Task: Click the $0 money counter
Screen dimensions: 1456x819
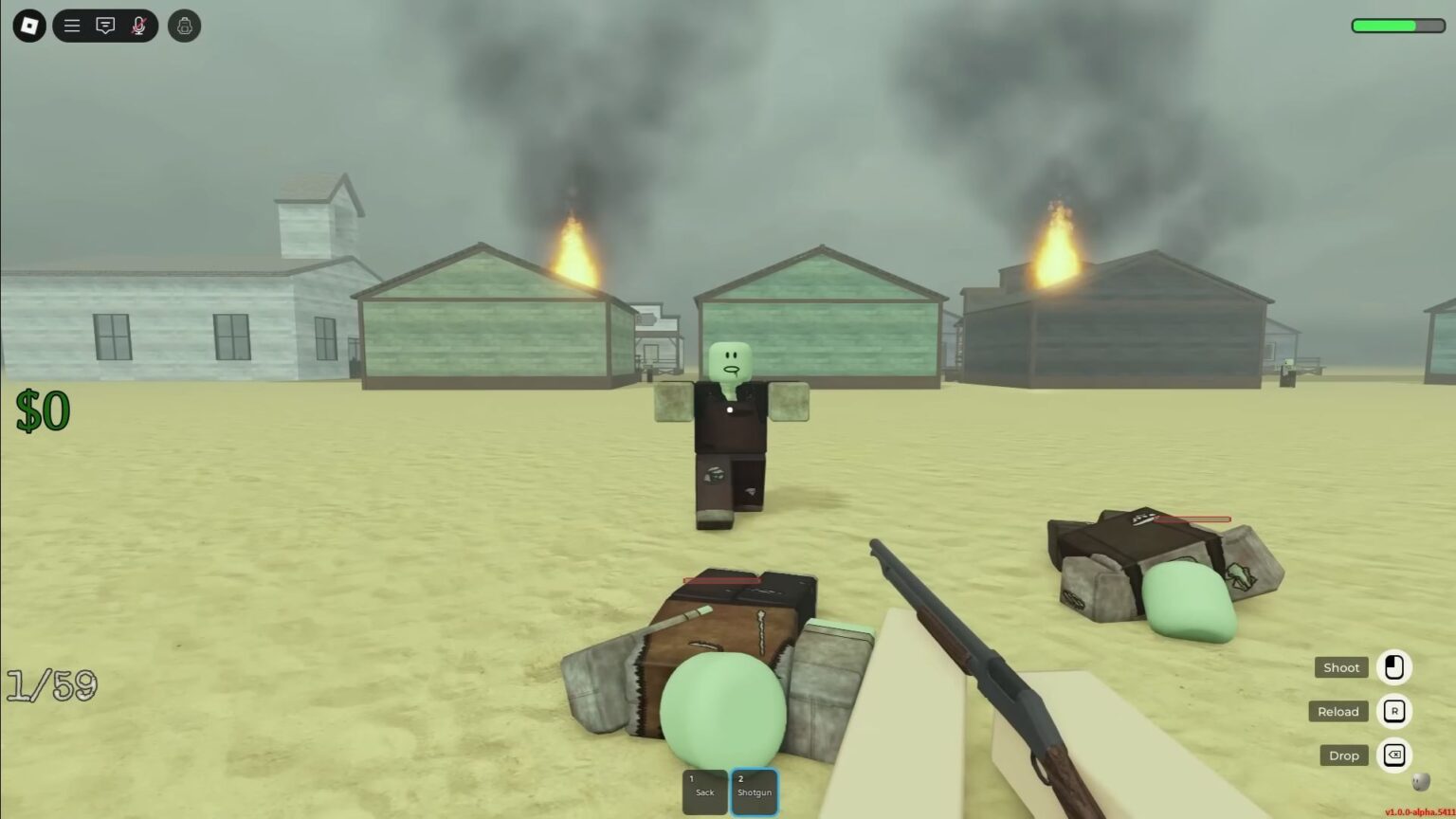Action: (44, 409)
